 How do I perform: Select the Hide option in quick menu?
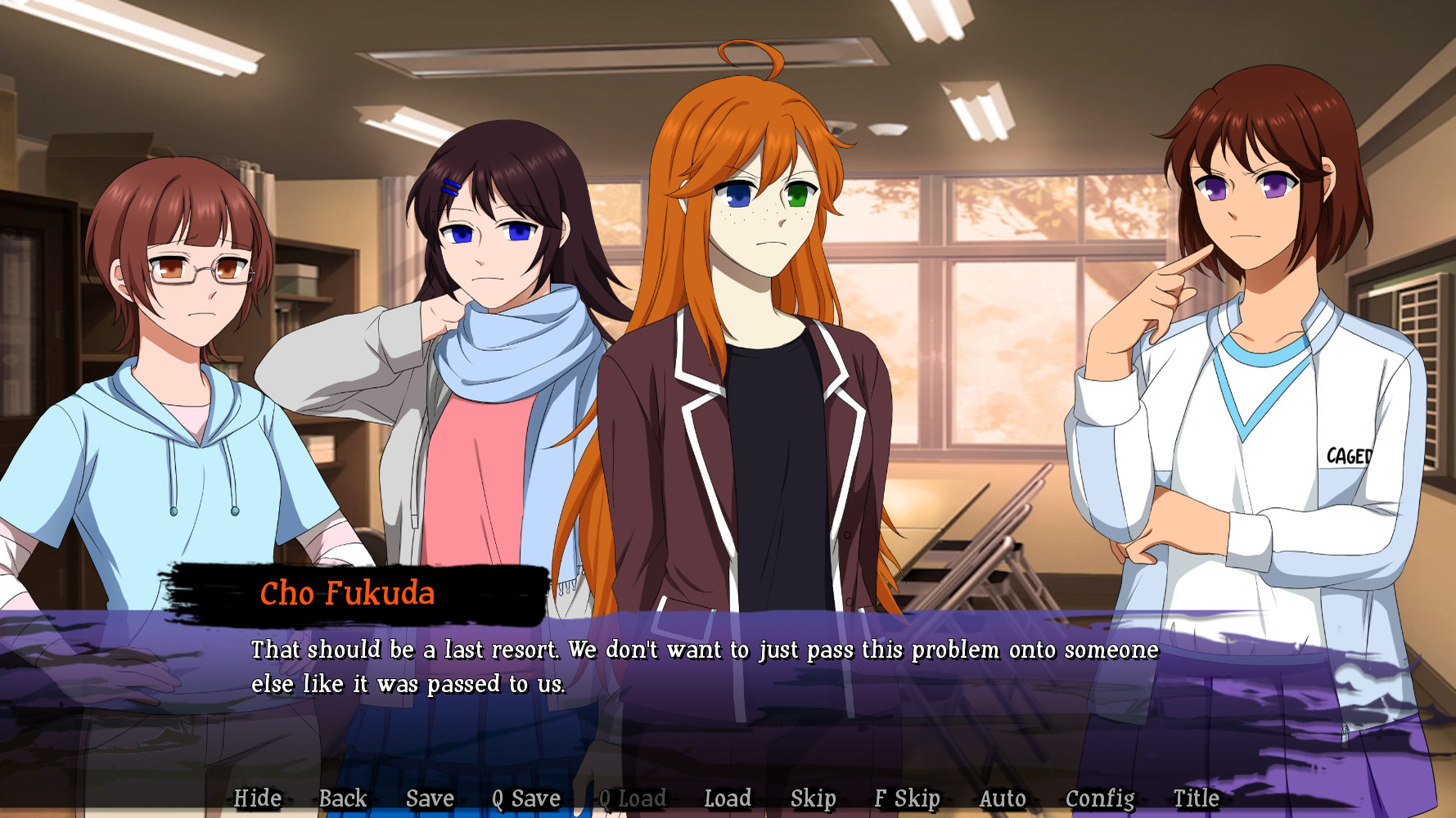click(257, 798)
